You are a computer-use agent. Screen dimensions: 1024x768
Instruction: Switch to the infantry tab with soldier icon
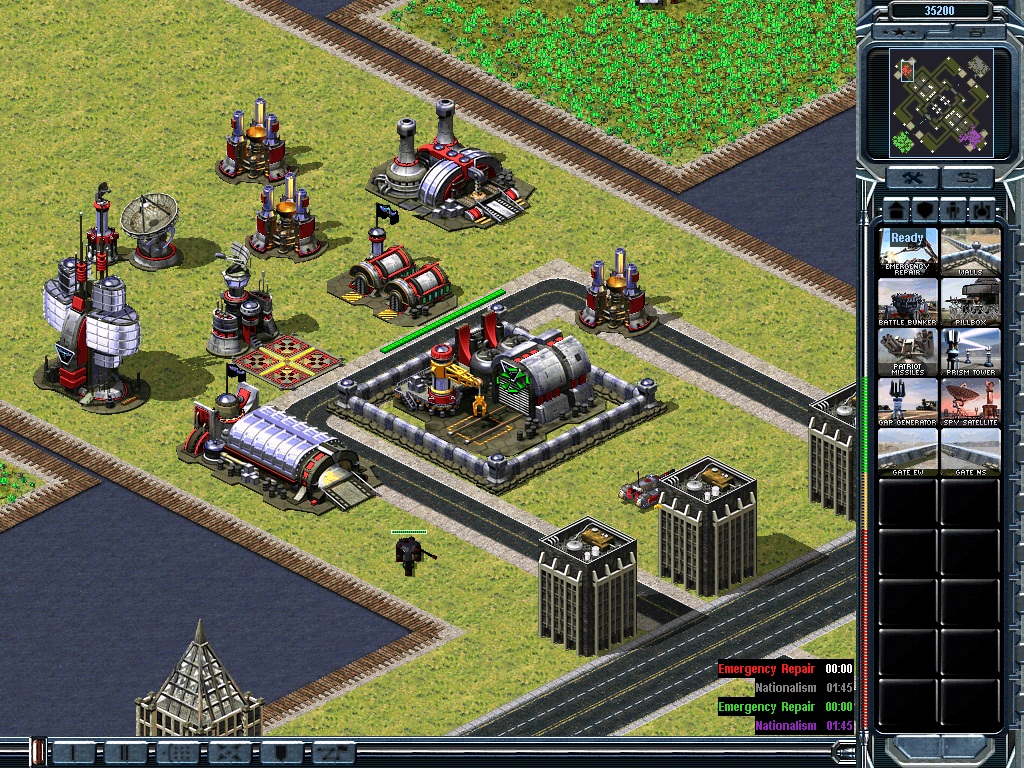point(954,211)
